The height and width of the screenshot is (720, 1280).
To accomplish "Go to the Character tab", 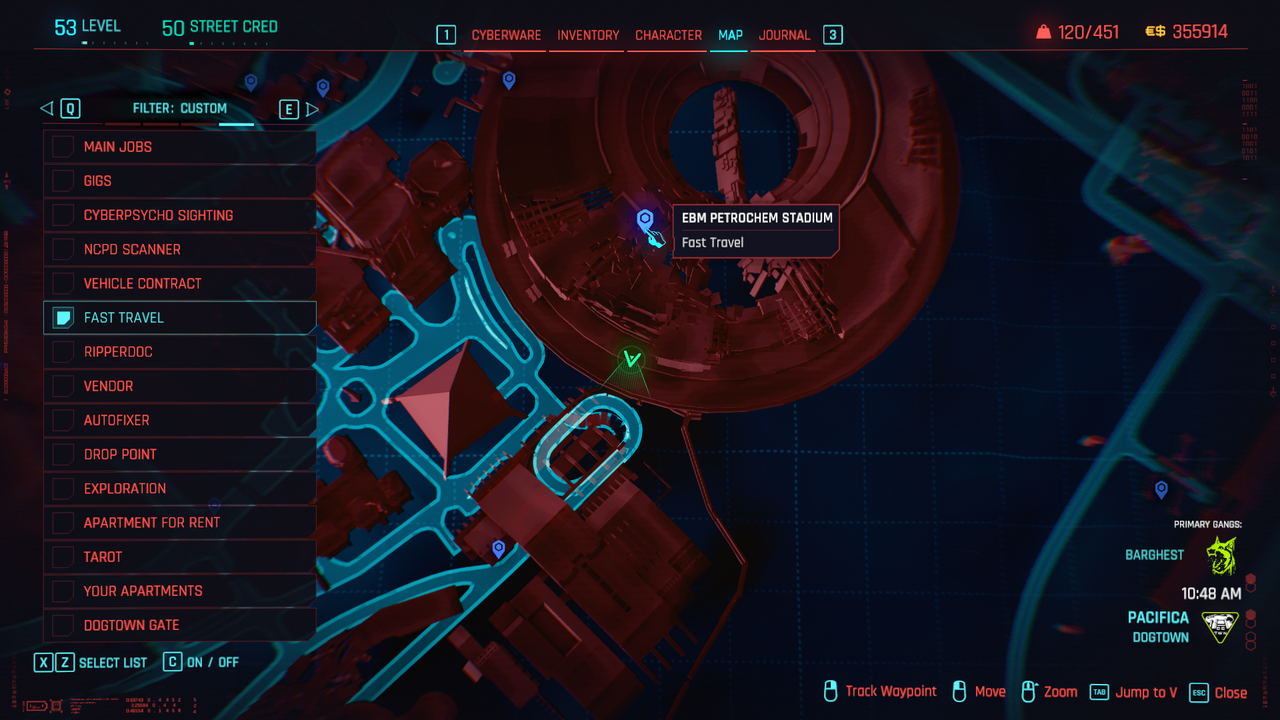I will tap(668, 35).
